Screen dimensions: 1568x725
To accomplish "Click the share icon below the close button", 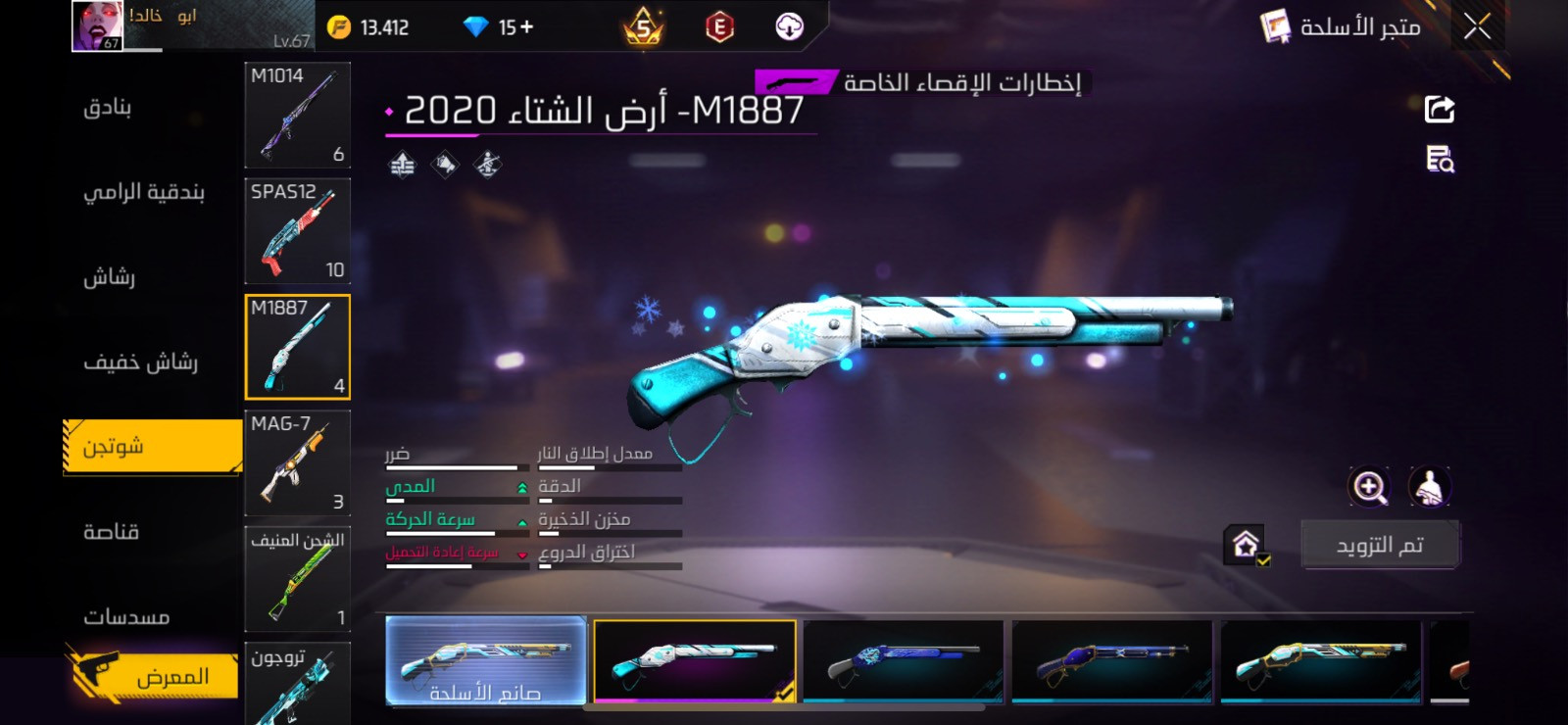I will point(1438,108).
